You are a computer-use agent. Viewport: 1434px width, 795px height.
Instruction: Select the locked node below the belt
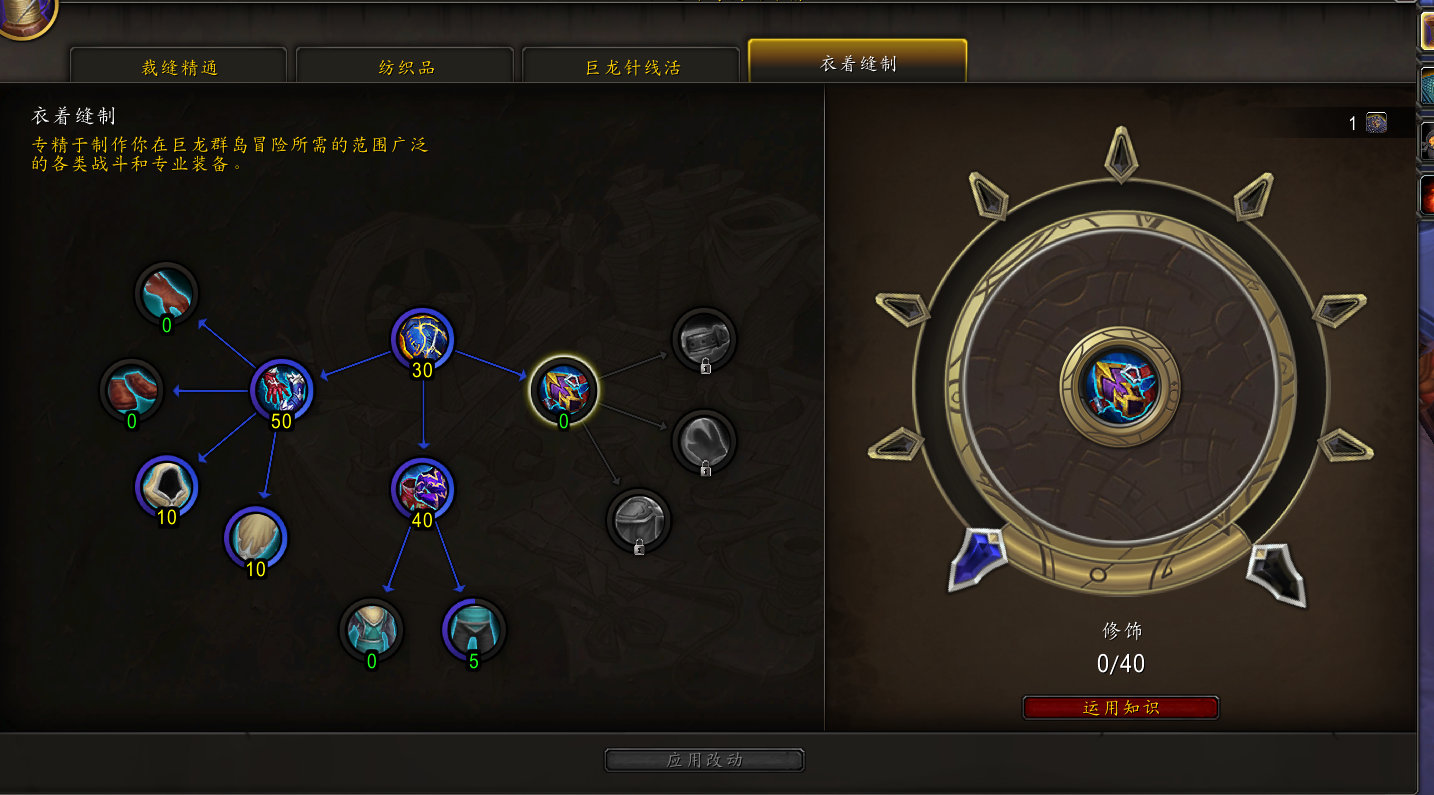pyautogui.click(x=704, y=439)
